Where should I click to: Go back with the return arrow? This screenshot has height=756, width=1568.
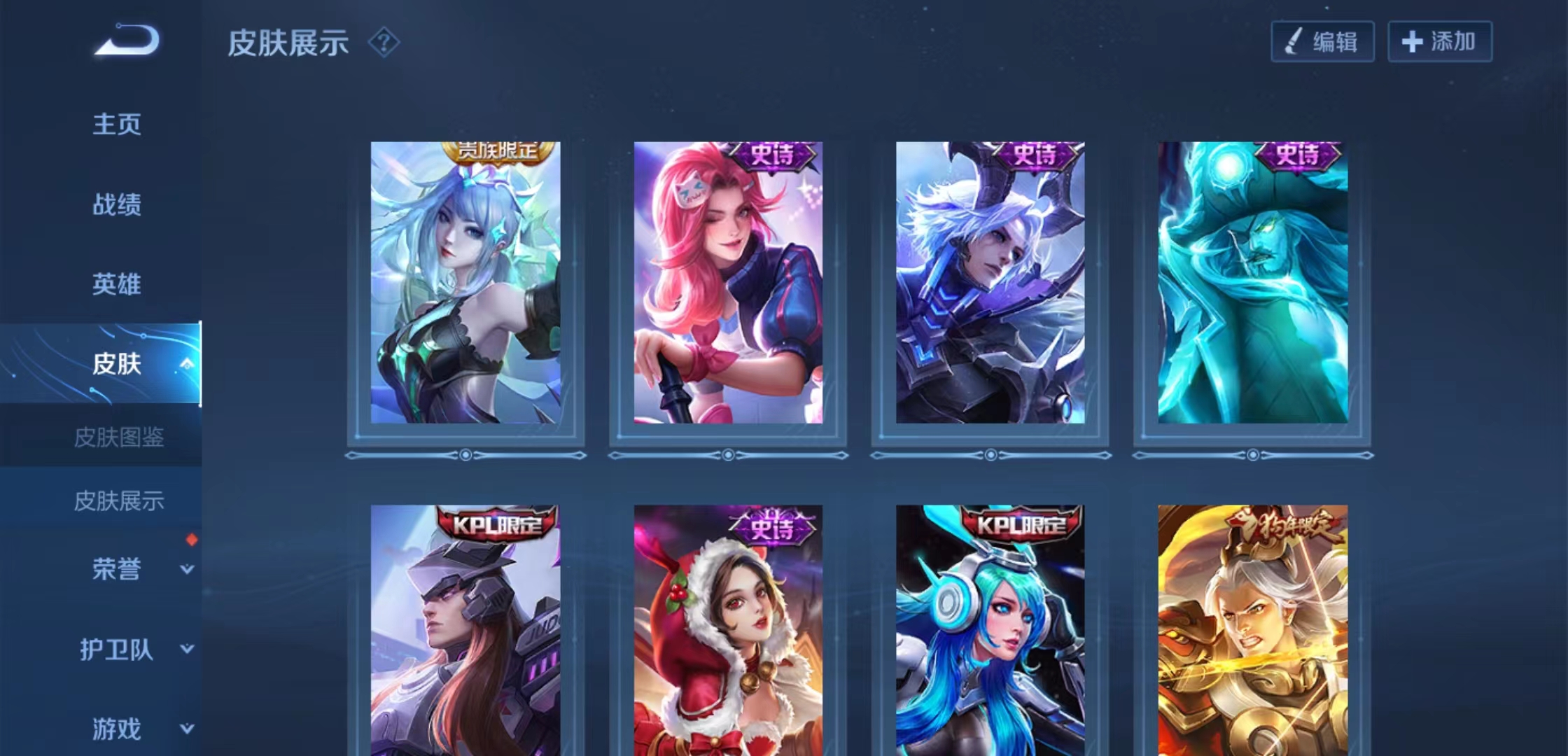127,40
